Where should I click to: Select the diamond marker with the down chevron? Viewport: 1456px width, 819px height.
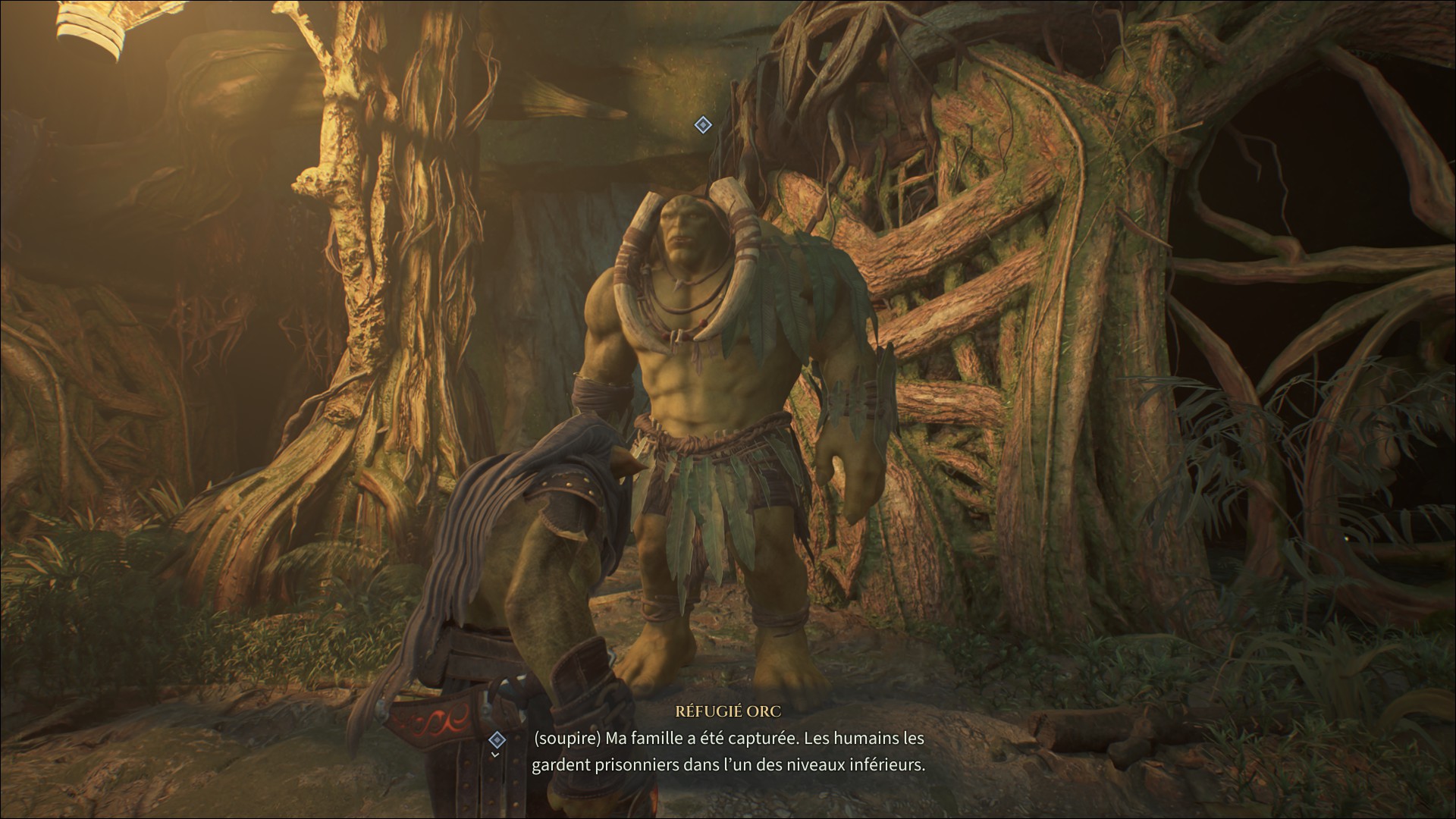[x=497, y=739]
